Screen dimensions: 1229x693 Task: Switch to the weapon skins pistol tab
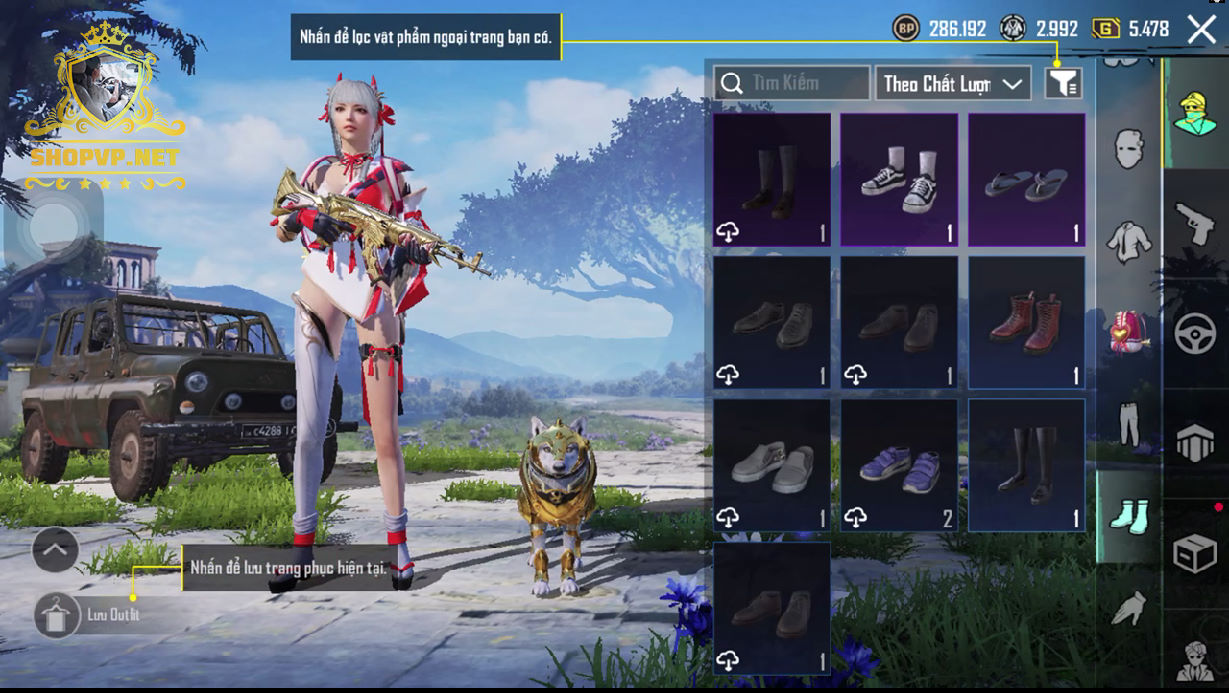coord(1194,224)
